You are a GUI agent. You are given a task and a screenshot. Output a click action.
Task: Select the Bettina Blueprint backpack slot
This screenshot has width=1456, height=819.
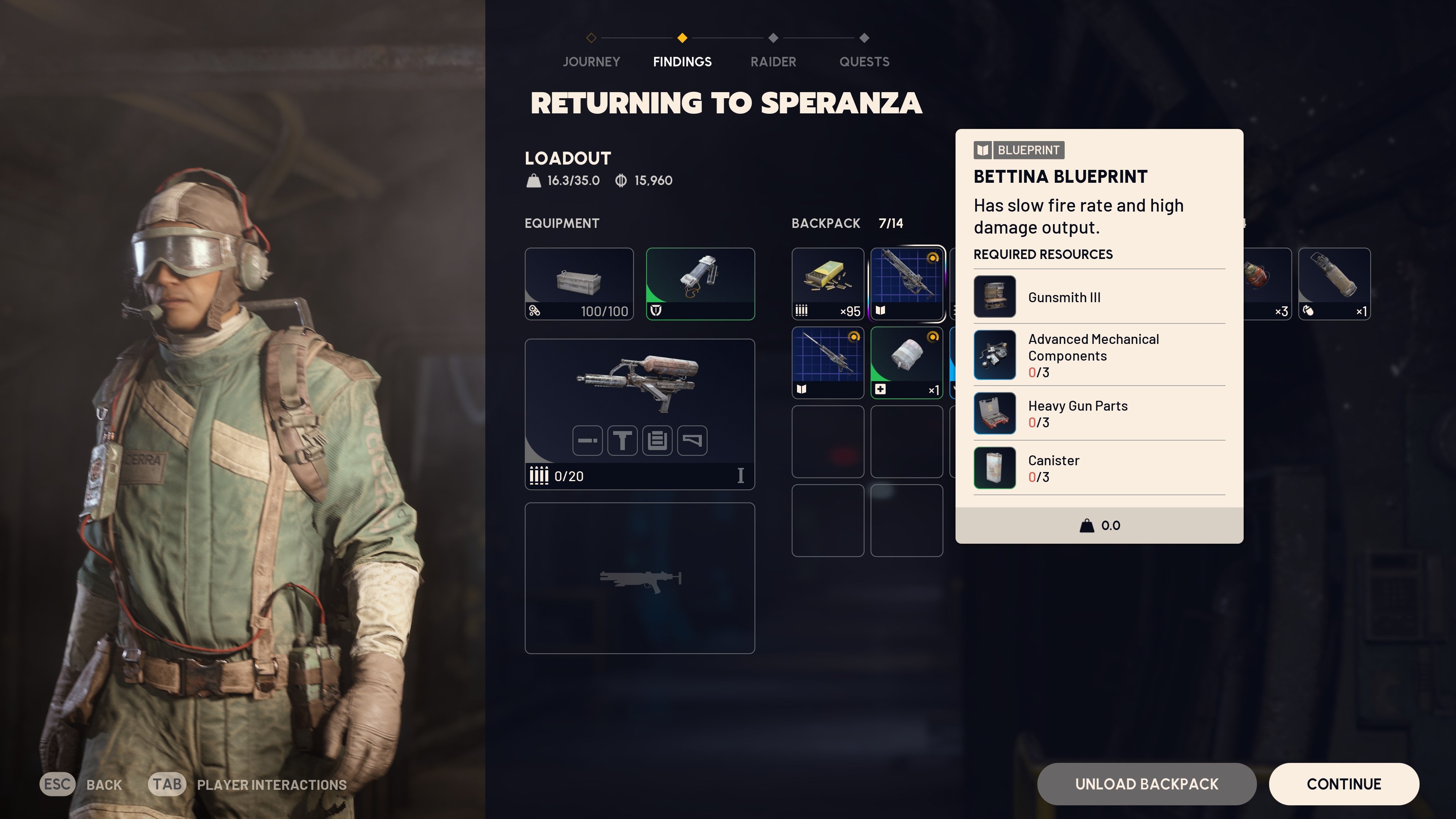point(907,283)
